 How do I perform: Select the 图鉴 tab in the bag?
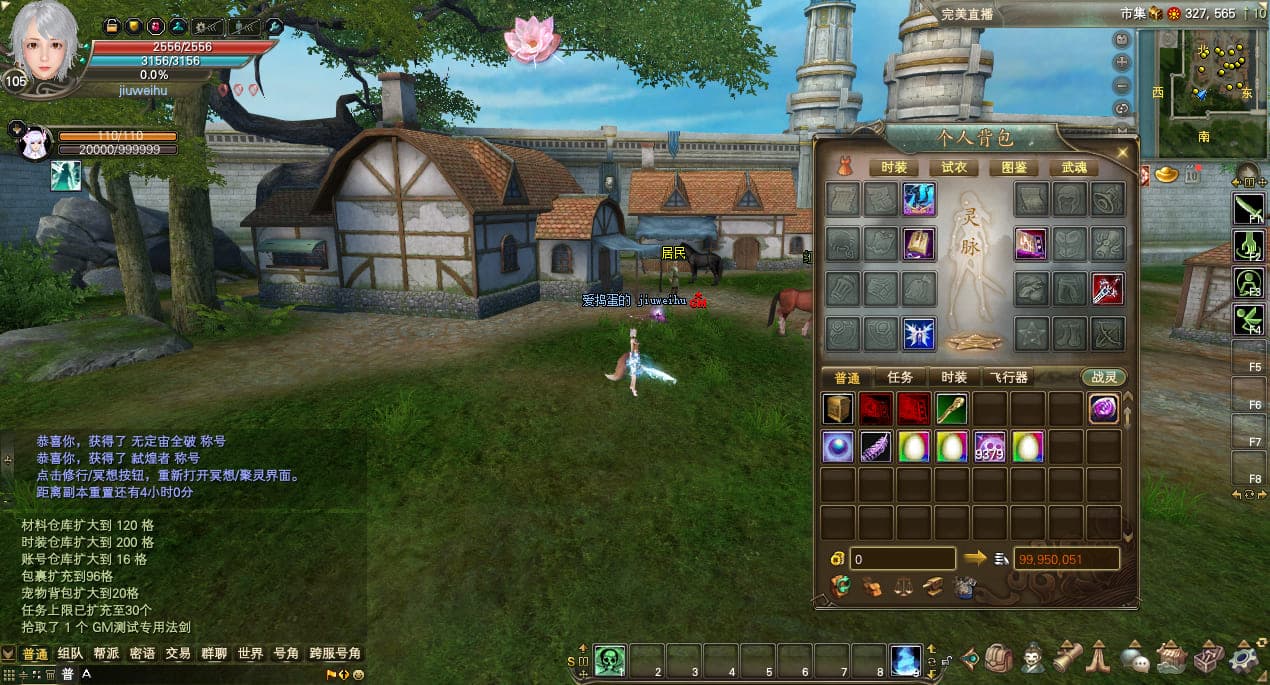click(1013, 168)
